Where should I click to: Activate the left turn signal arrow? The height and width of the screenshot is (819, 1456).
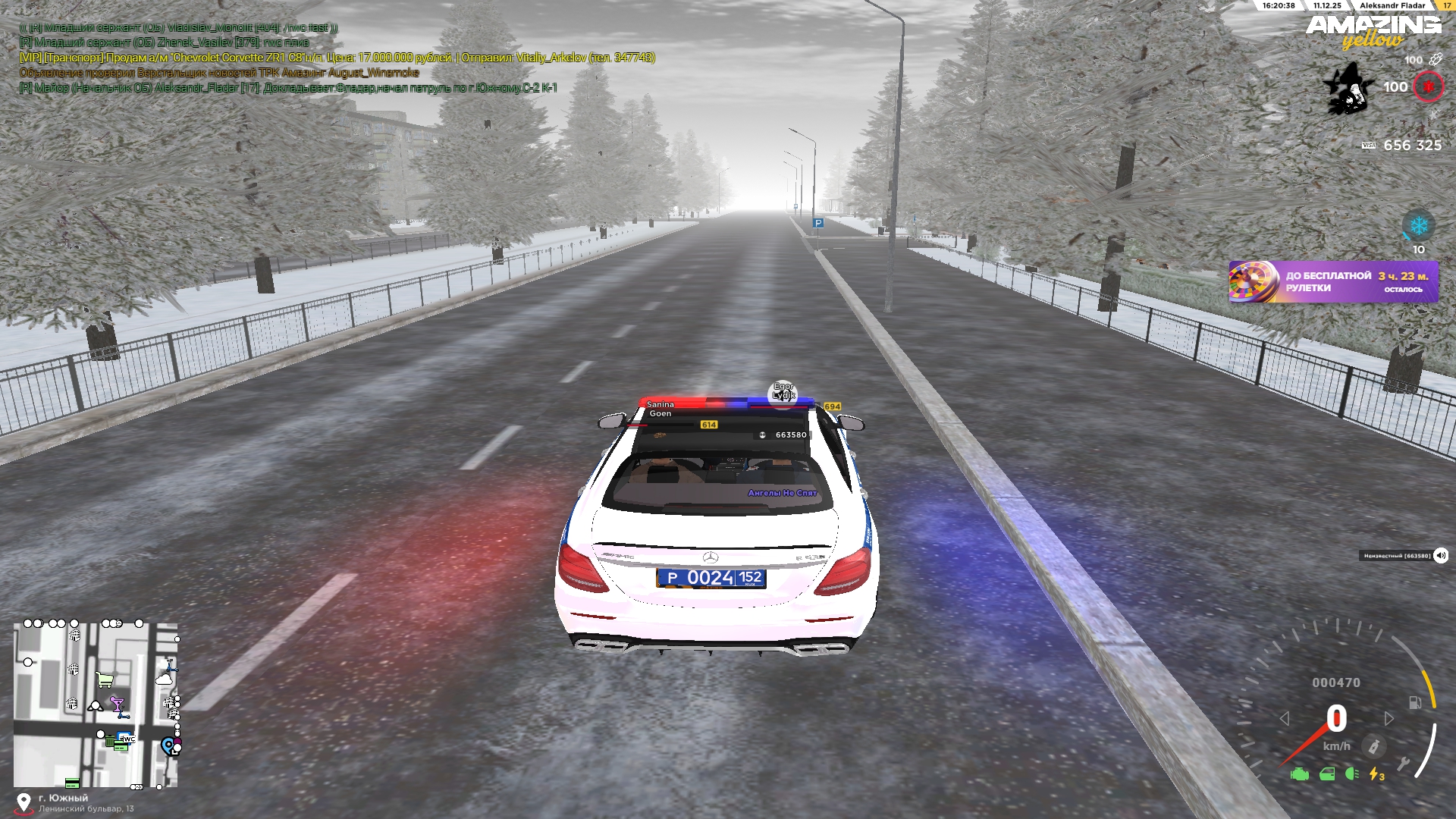point(1284,718)
